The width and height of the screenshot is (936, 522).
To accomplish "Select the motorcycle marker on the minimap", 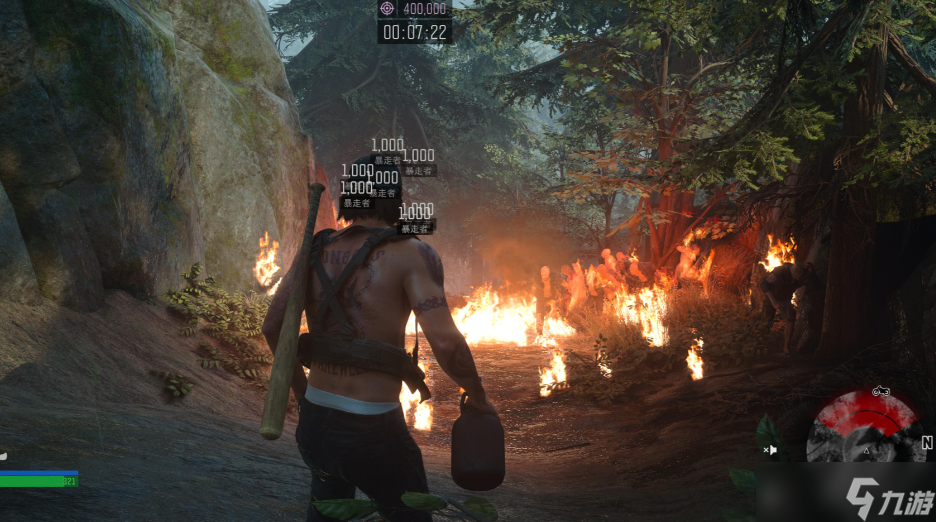I will (881, 391).
